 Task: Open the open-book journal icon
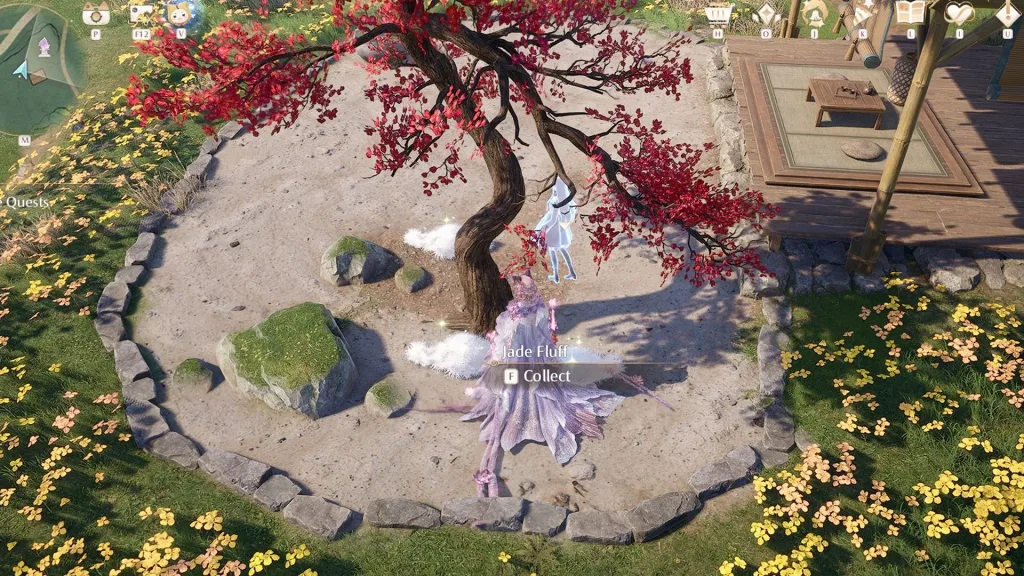point(910,13)
